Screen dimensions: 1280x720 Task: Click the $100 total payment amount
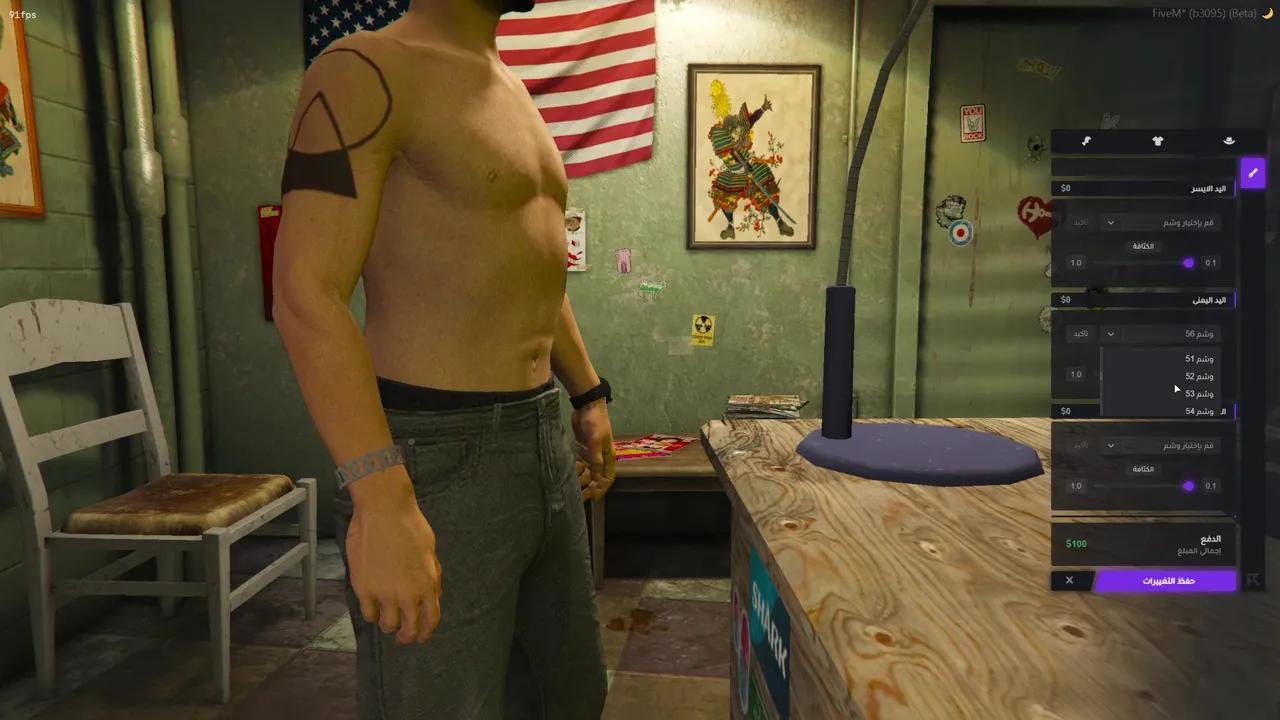[1076, 543]
